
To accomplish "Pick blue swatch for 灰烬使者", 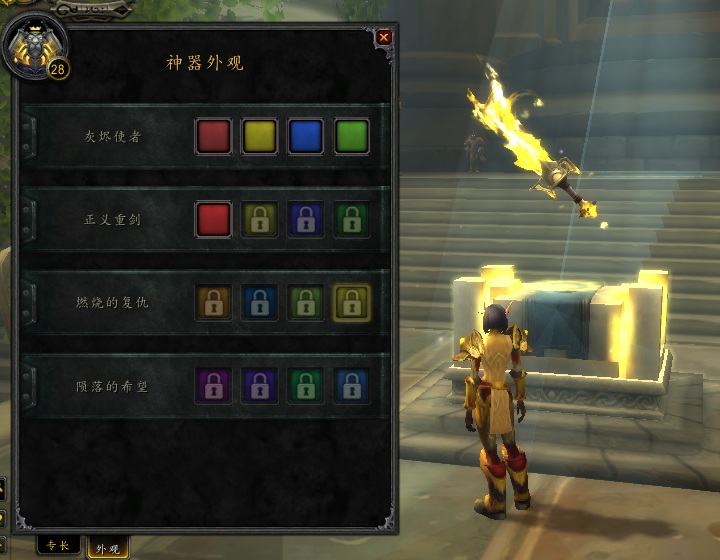I will coord(306,136).
